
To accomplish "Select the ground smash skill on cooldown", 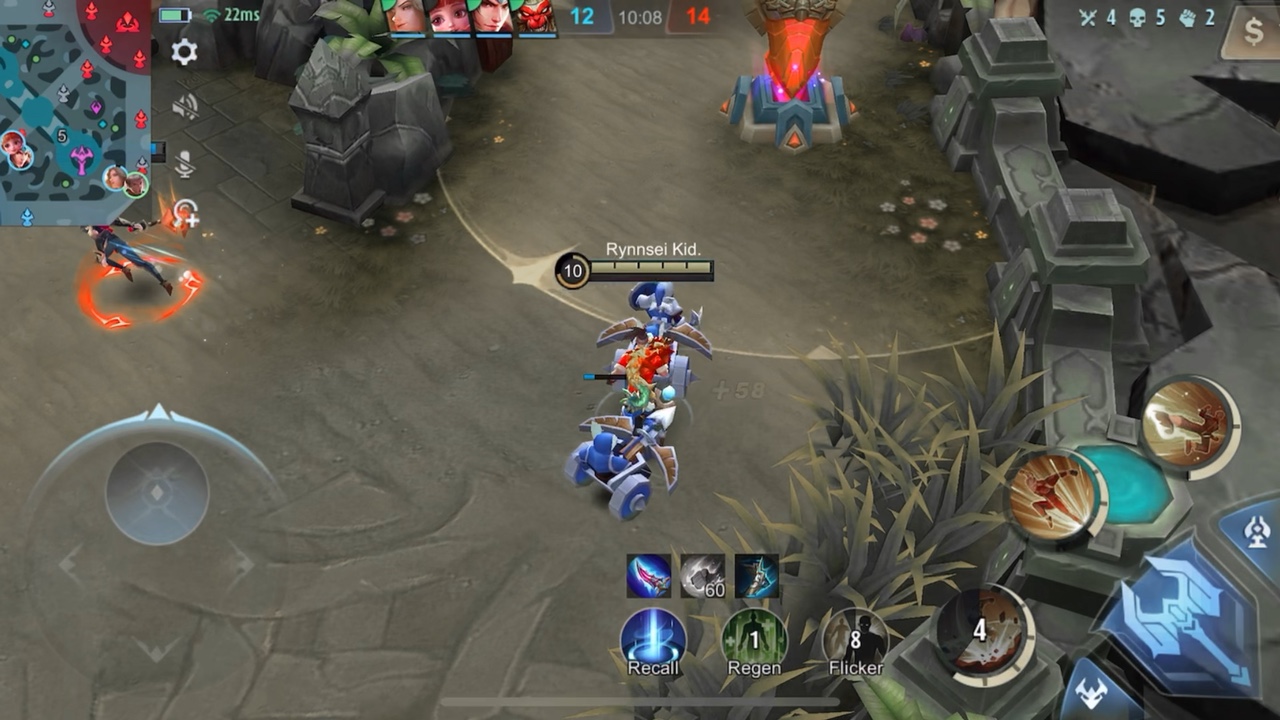I will (x=981, y=633).
